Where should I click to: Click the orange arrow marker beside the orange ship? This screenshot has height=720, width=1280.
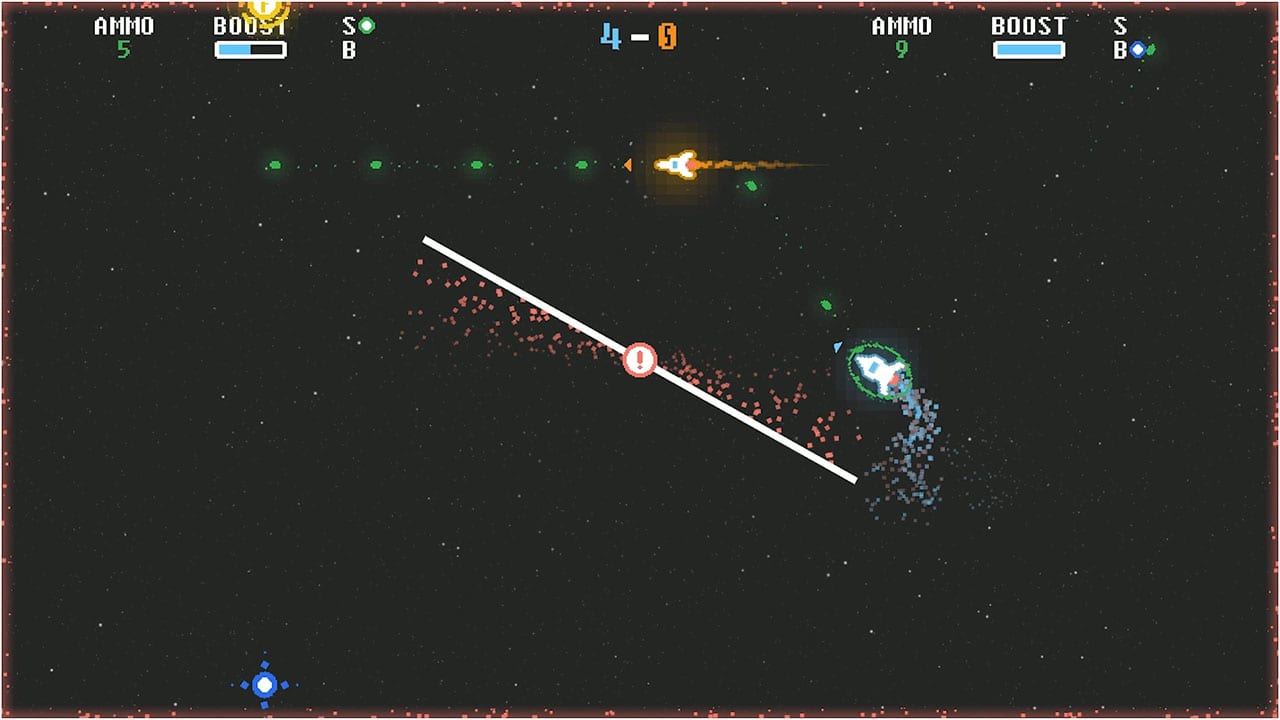(629, 163)
